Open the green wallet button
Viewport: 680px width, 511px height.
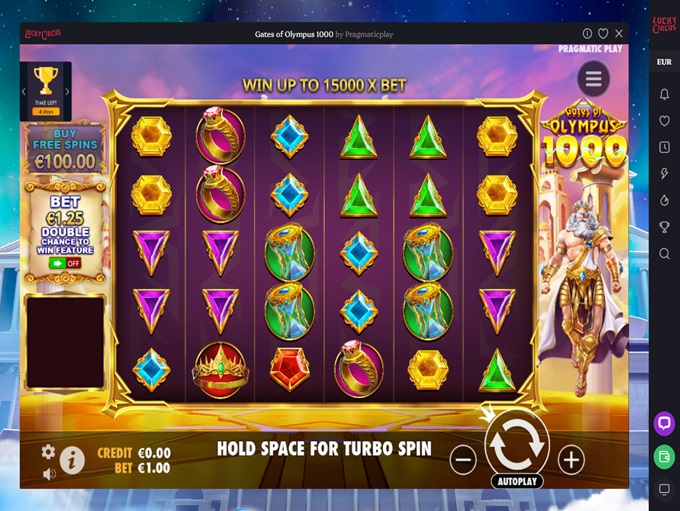coord(664,456)
